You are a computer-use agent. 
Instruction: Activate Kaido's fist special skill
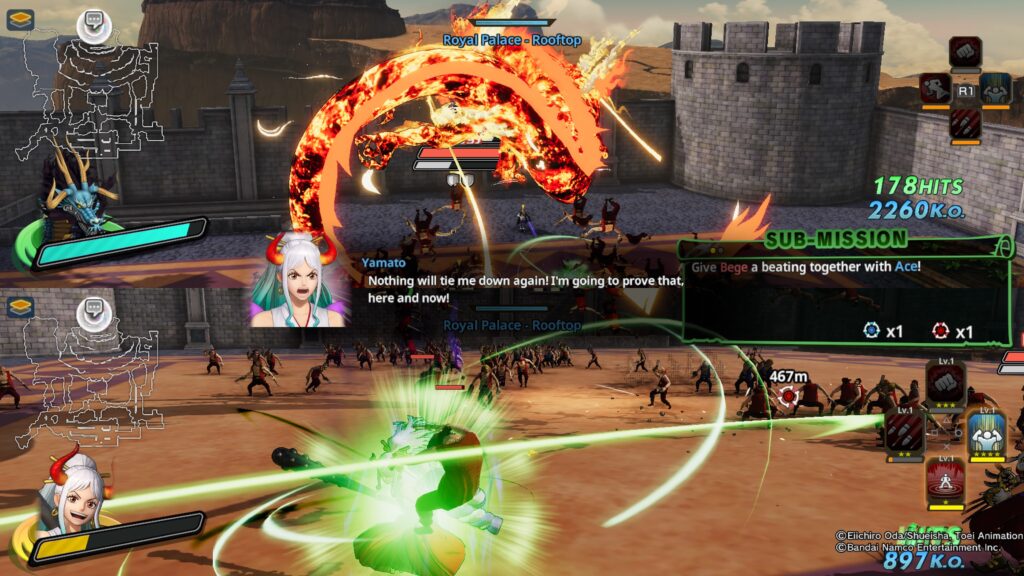(x=965, y=52)
